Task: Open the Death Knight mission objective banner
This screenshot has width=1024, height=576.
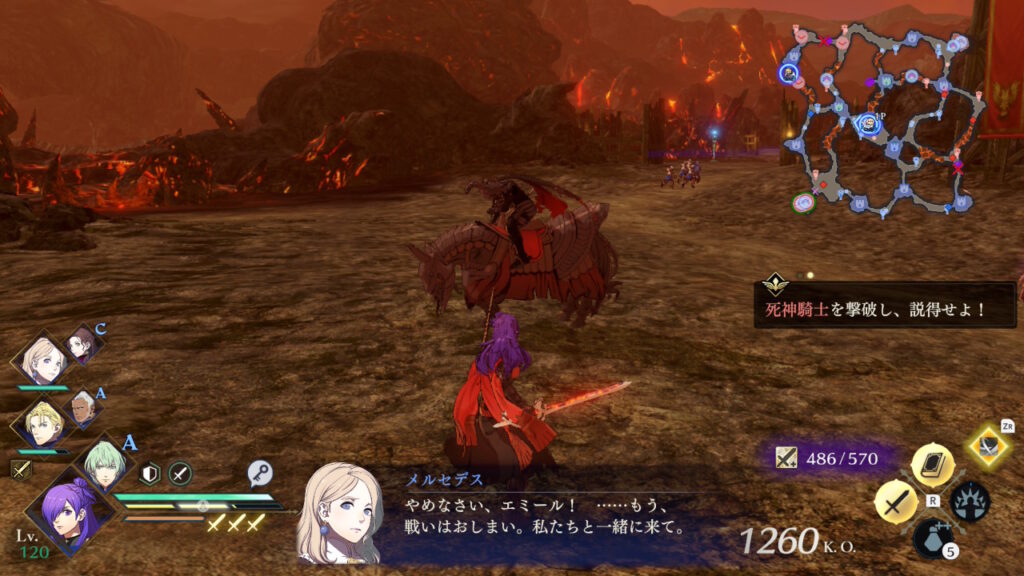Action: (884, 307)
